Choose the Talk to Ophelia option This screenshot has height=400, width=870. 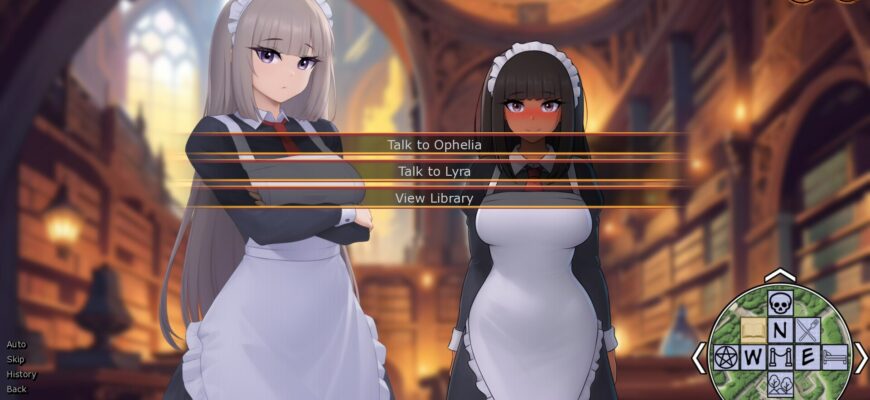[434, 145]
